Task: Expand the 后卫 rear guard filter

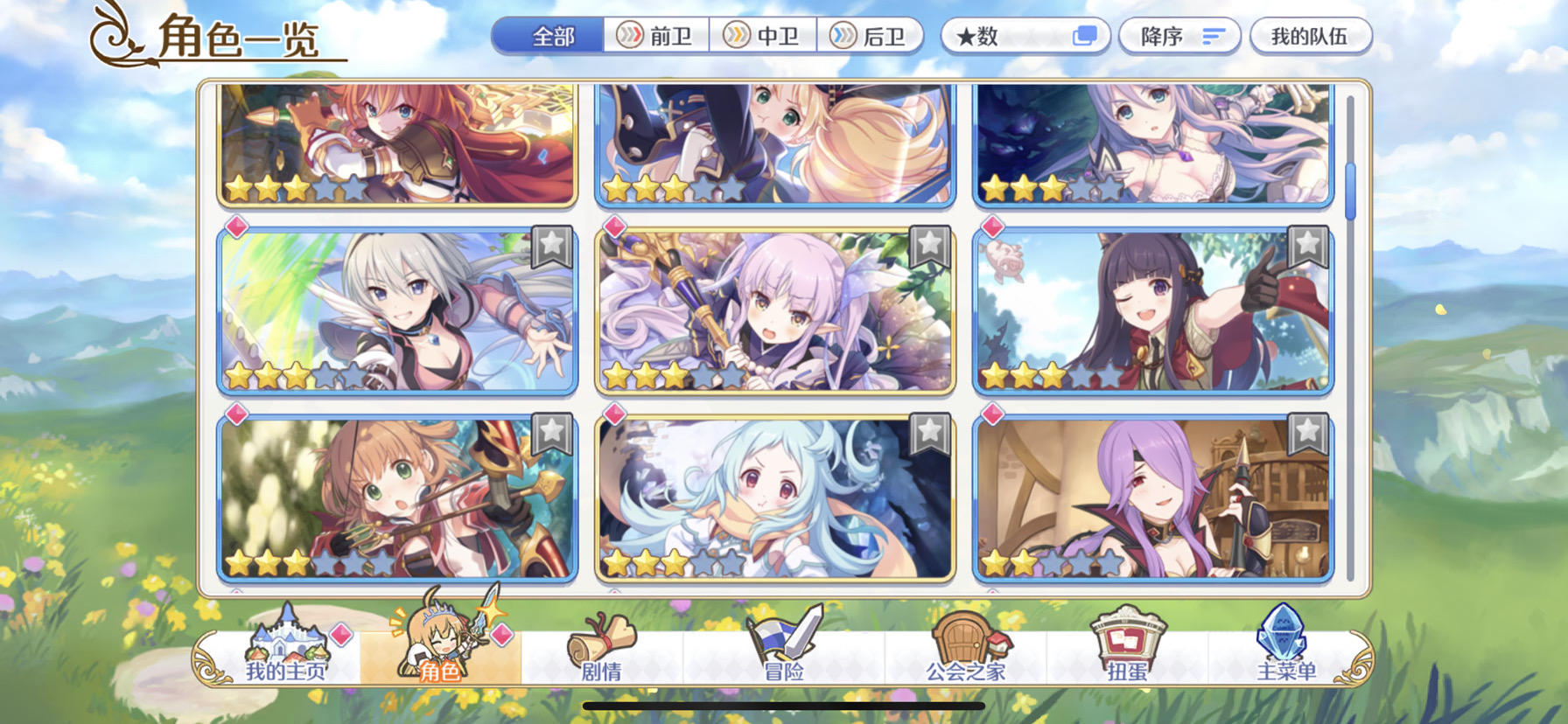Action: point(870,36)
